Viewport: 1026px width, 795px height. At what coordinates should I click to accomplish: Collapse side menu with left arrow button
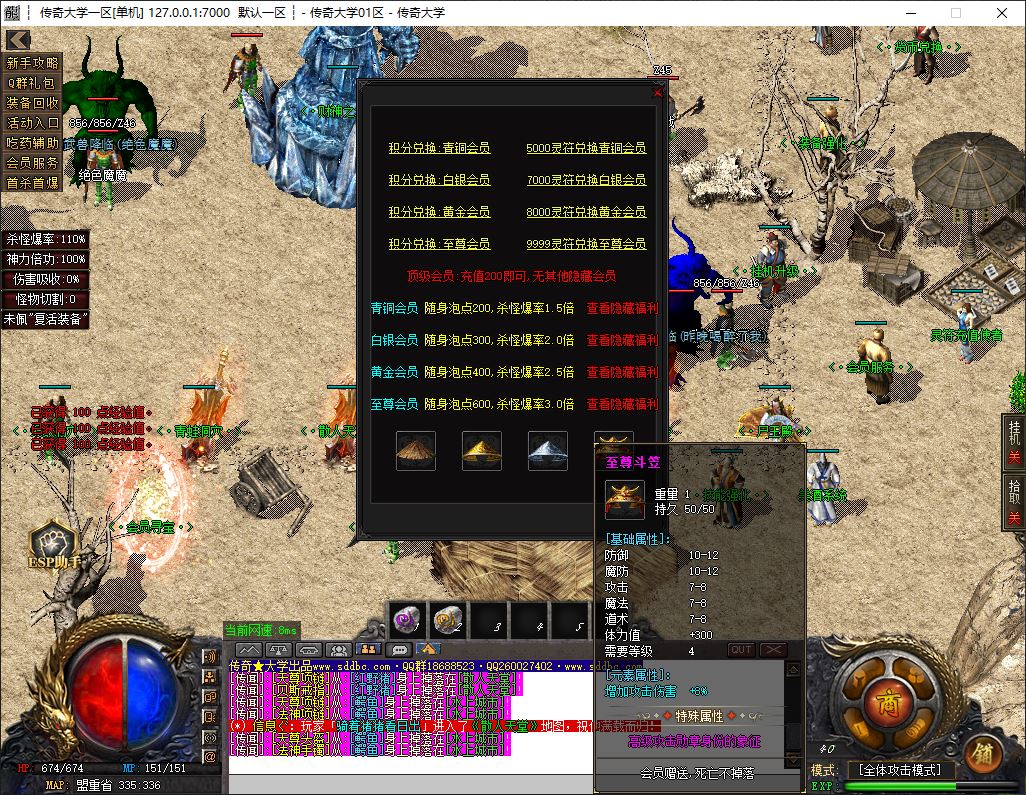click(17, 39)
